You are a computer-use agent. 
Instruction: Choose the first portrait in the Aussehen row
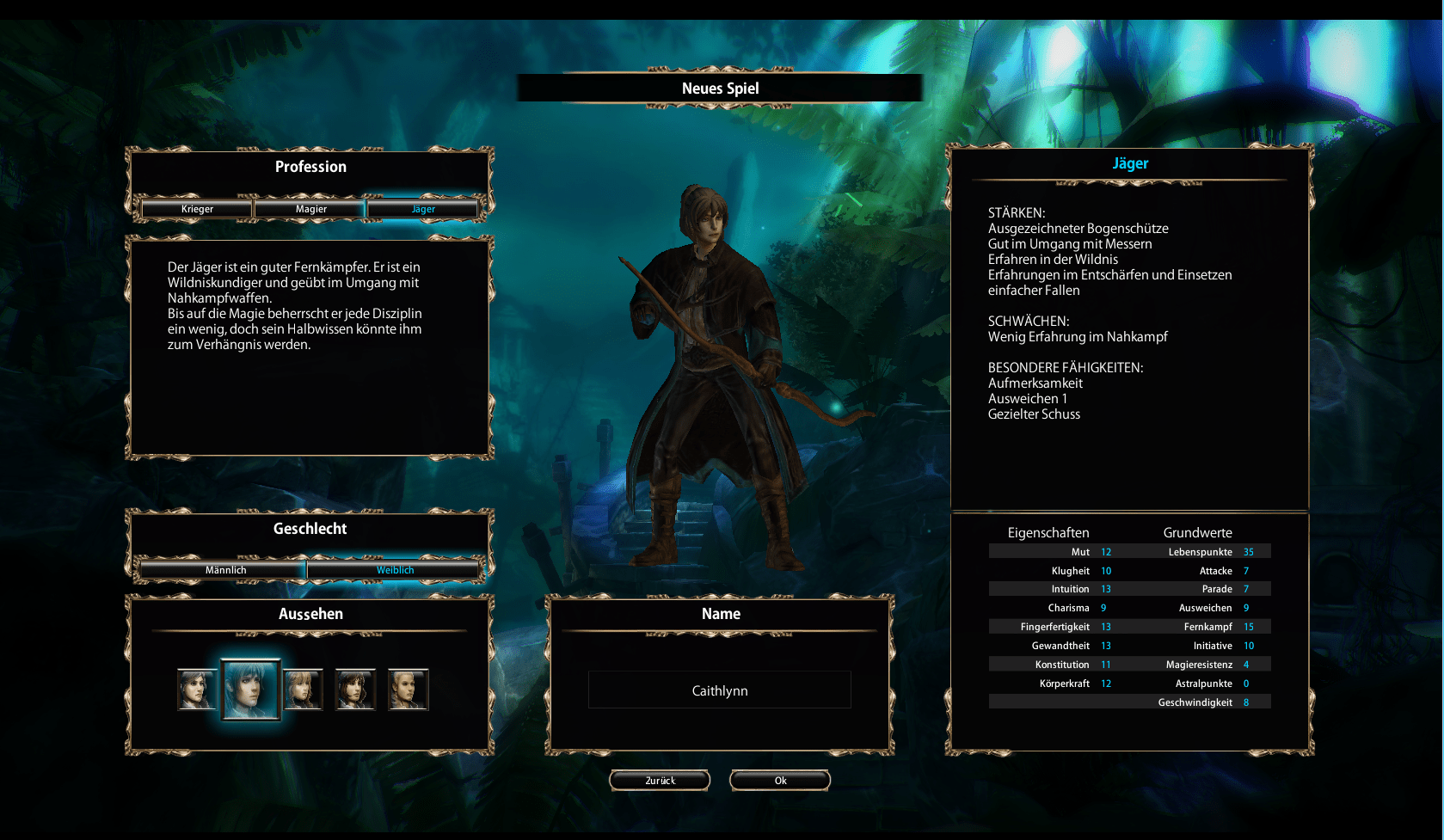point(197,690)
